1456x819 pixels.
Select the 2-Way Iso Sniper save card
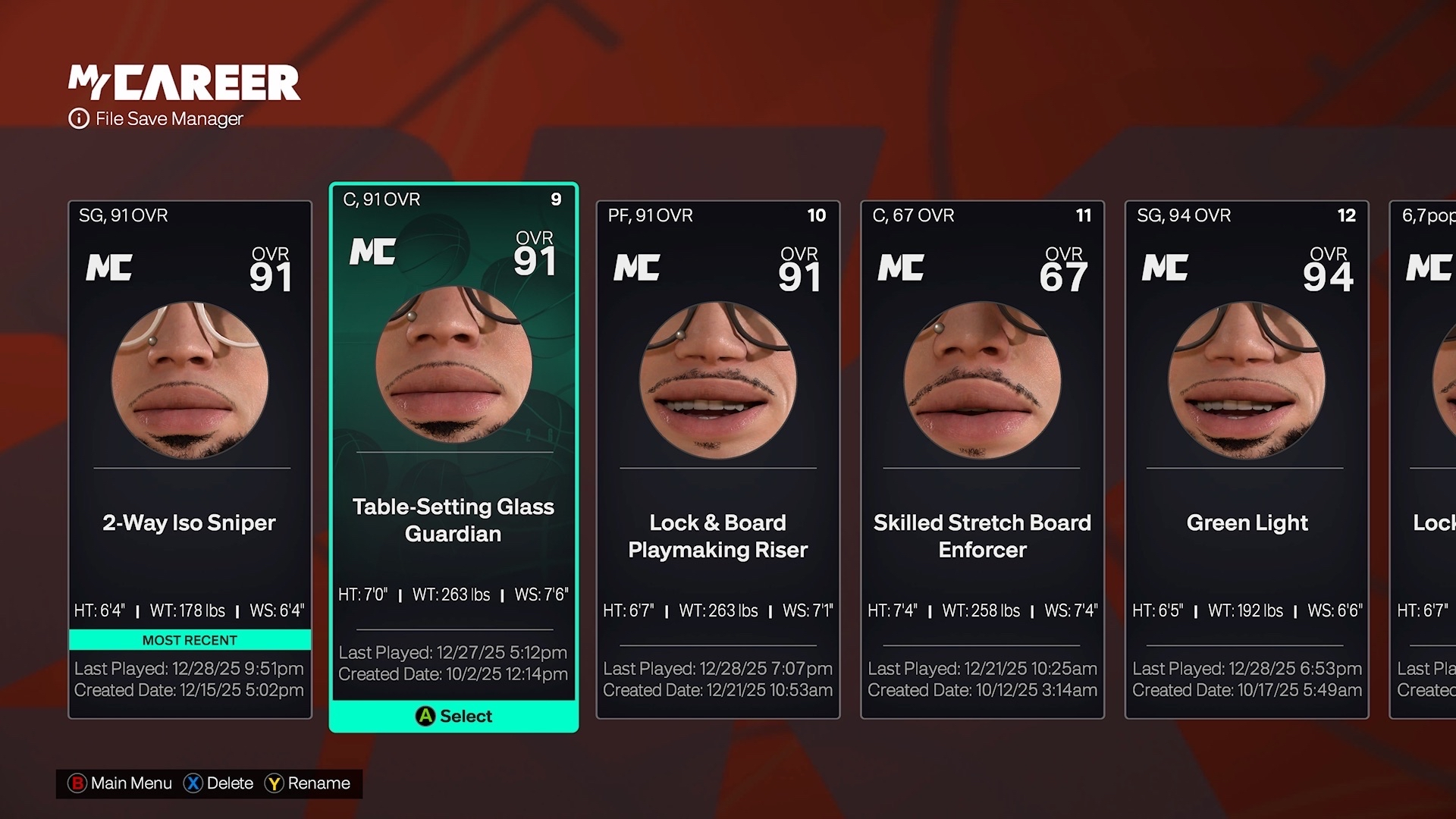click(x=190, y=455)
